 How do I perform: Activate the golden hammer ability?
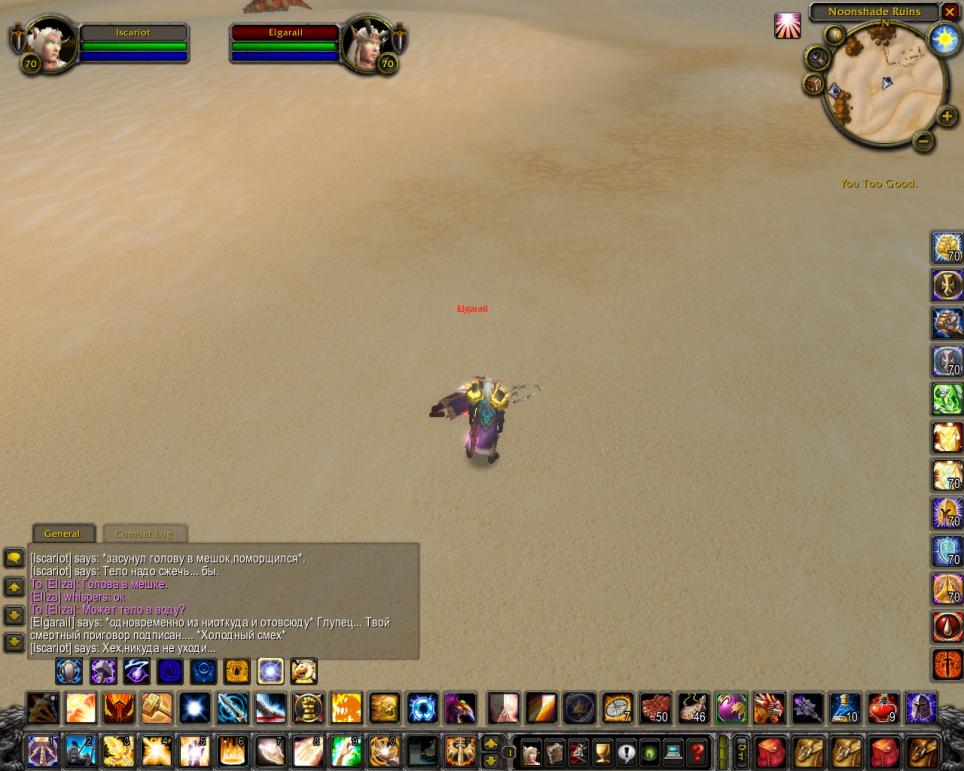(157, 708)
